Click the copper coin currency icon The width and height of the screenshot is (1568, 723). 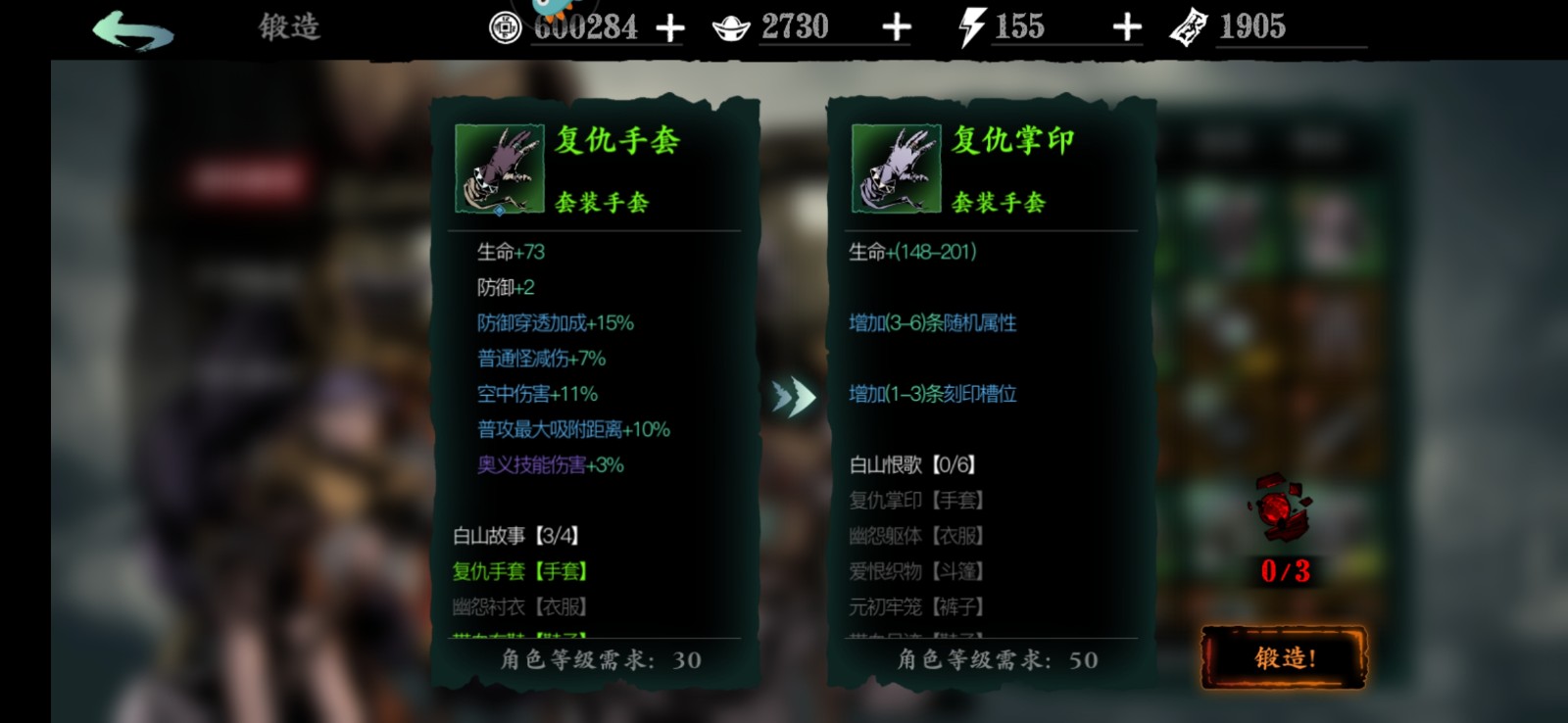(506, 26)
